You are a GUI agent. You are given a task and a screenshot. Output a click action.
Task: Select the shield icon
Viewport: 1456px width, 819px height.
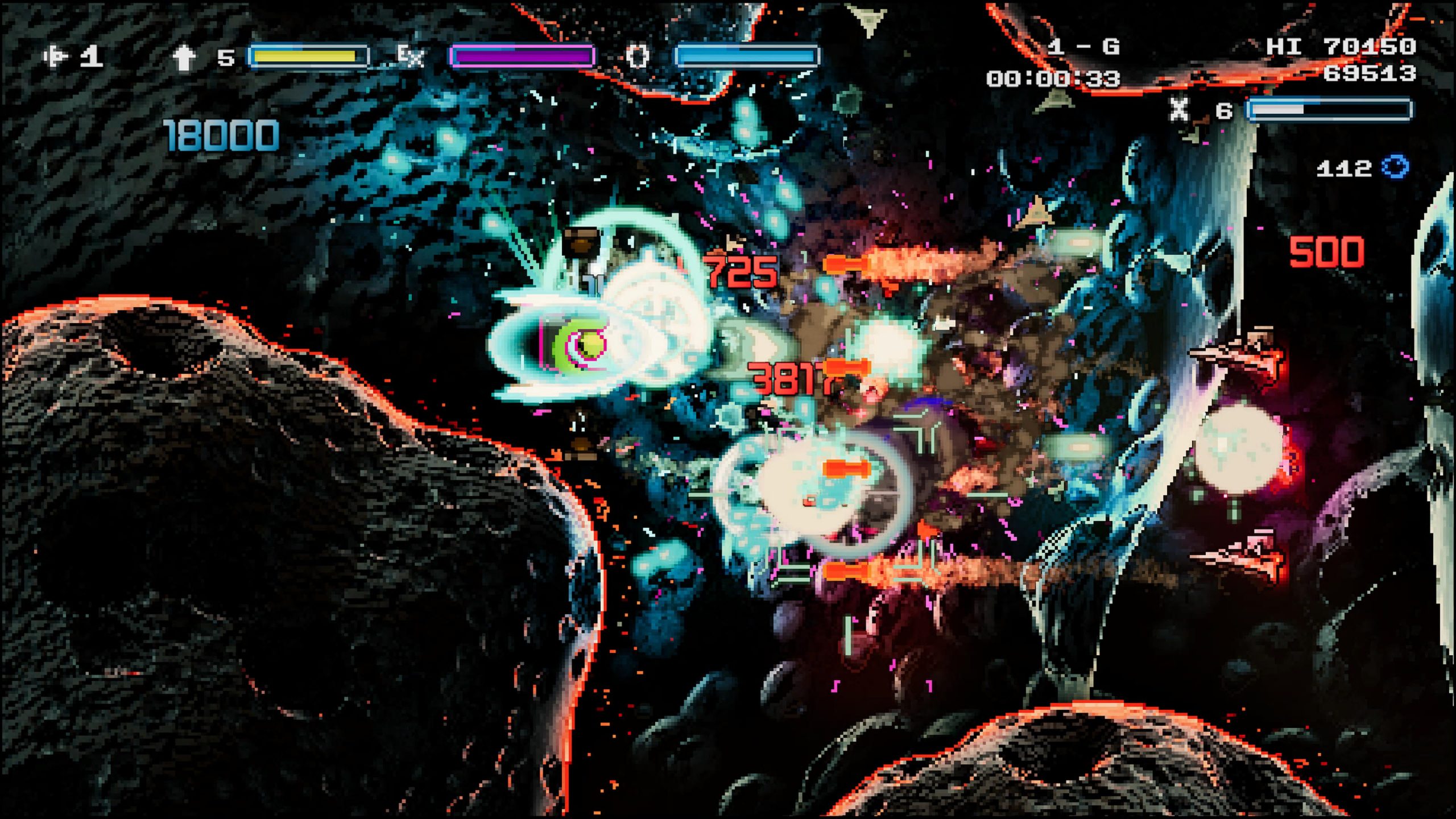pos(638,56)
